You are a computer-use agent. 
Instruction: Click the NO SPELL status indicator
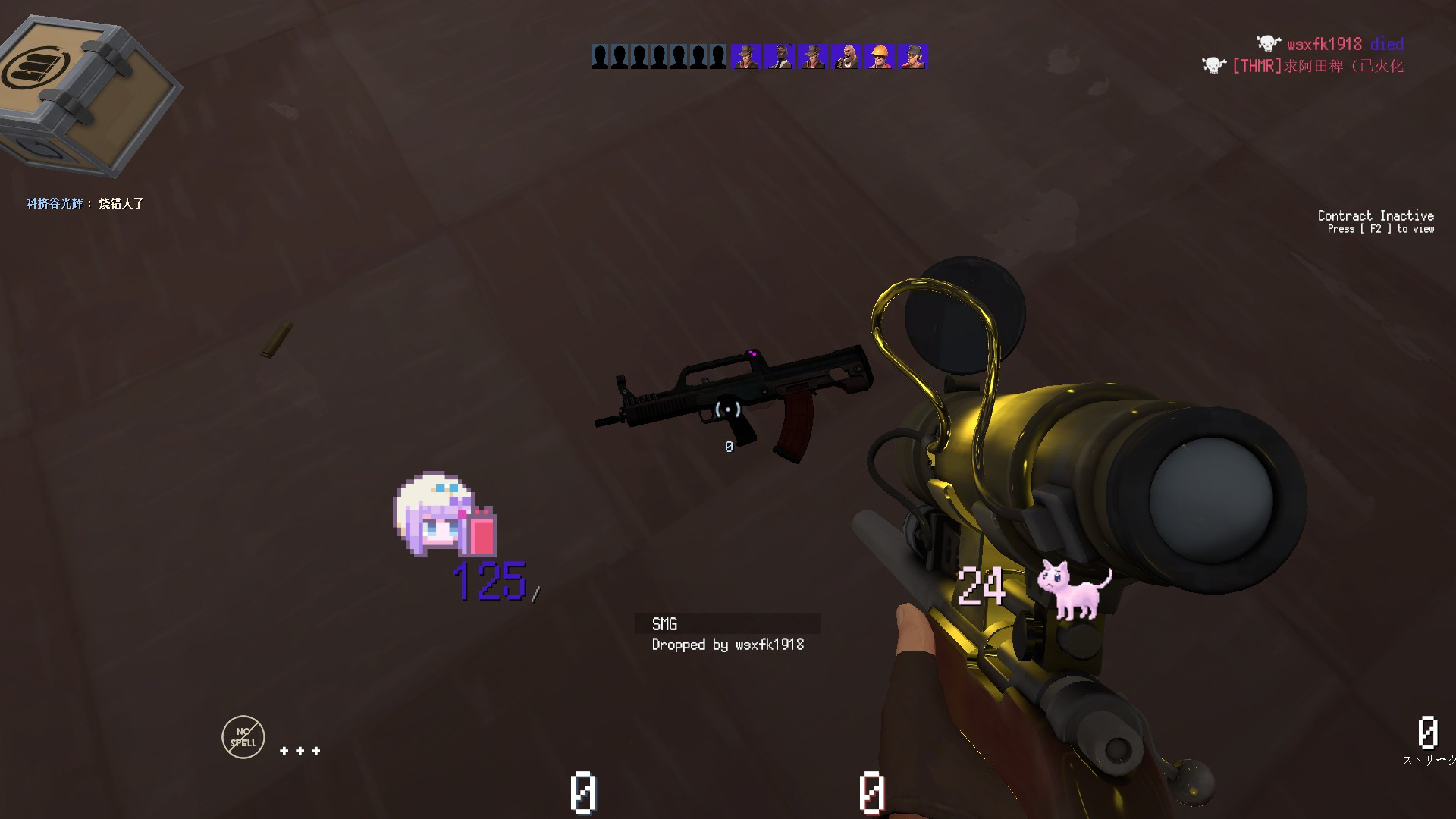(x=243, y=736)
